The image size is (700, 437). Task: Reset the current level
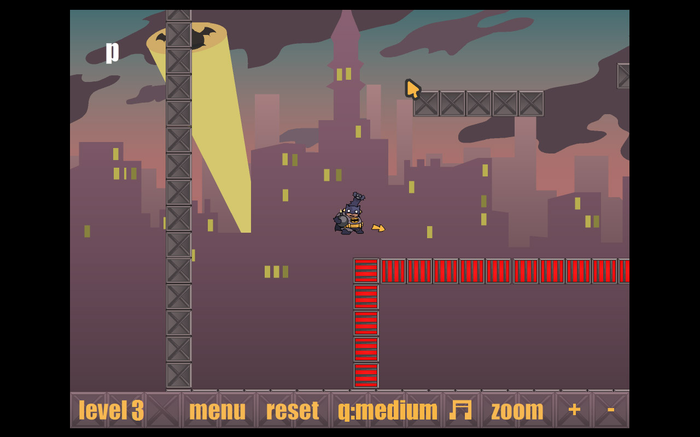coord(292,410)
